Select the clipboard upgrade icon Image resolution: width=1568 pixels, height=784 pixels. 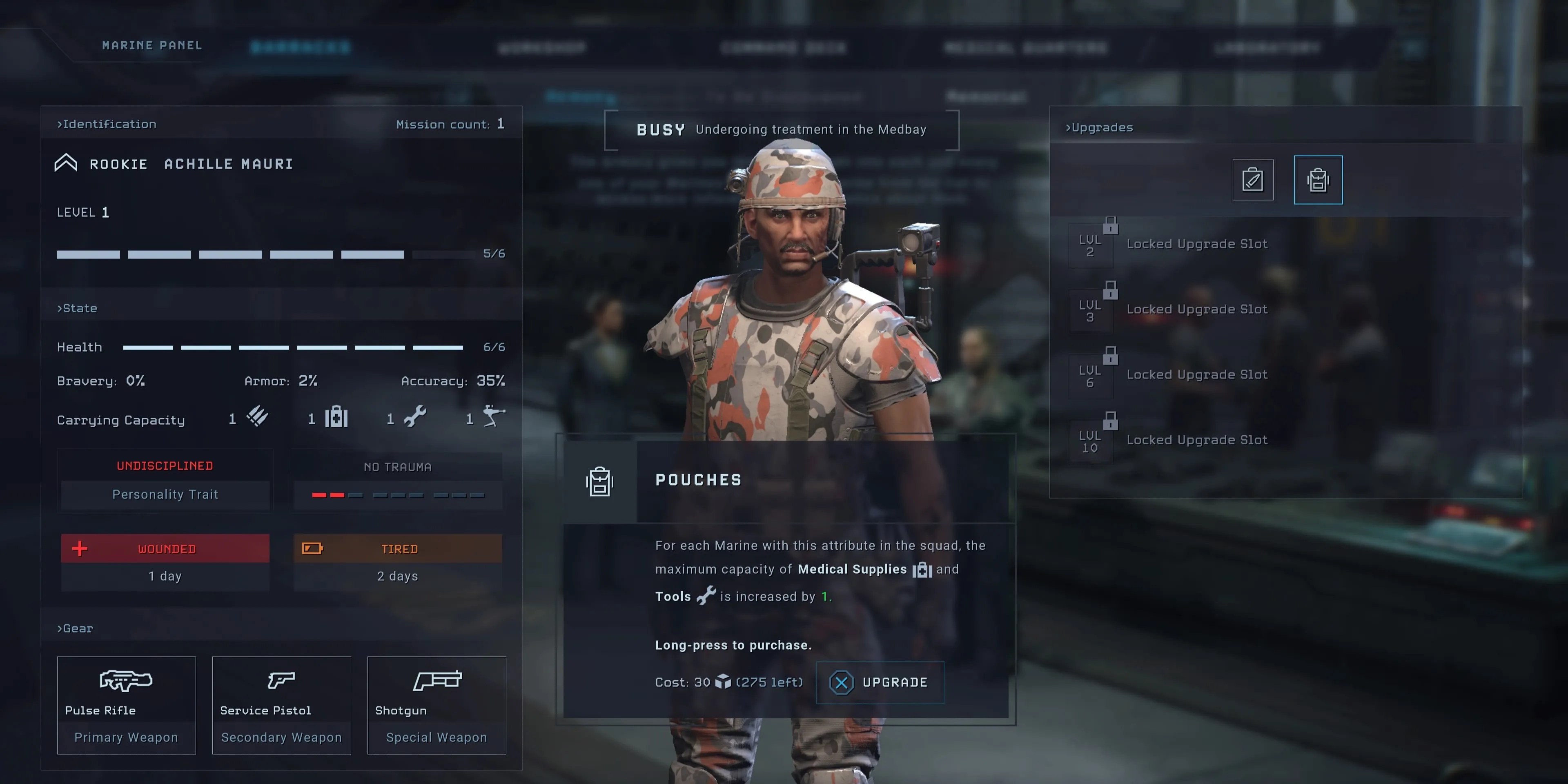pyautogui.click(x=1252, y=180)
